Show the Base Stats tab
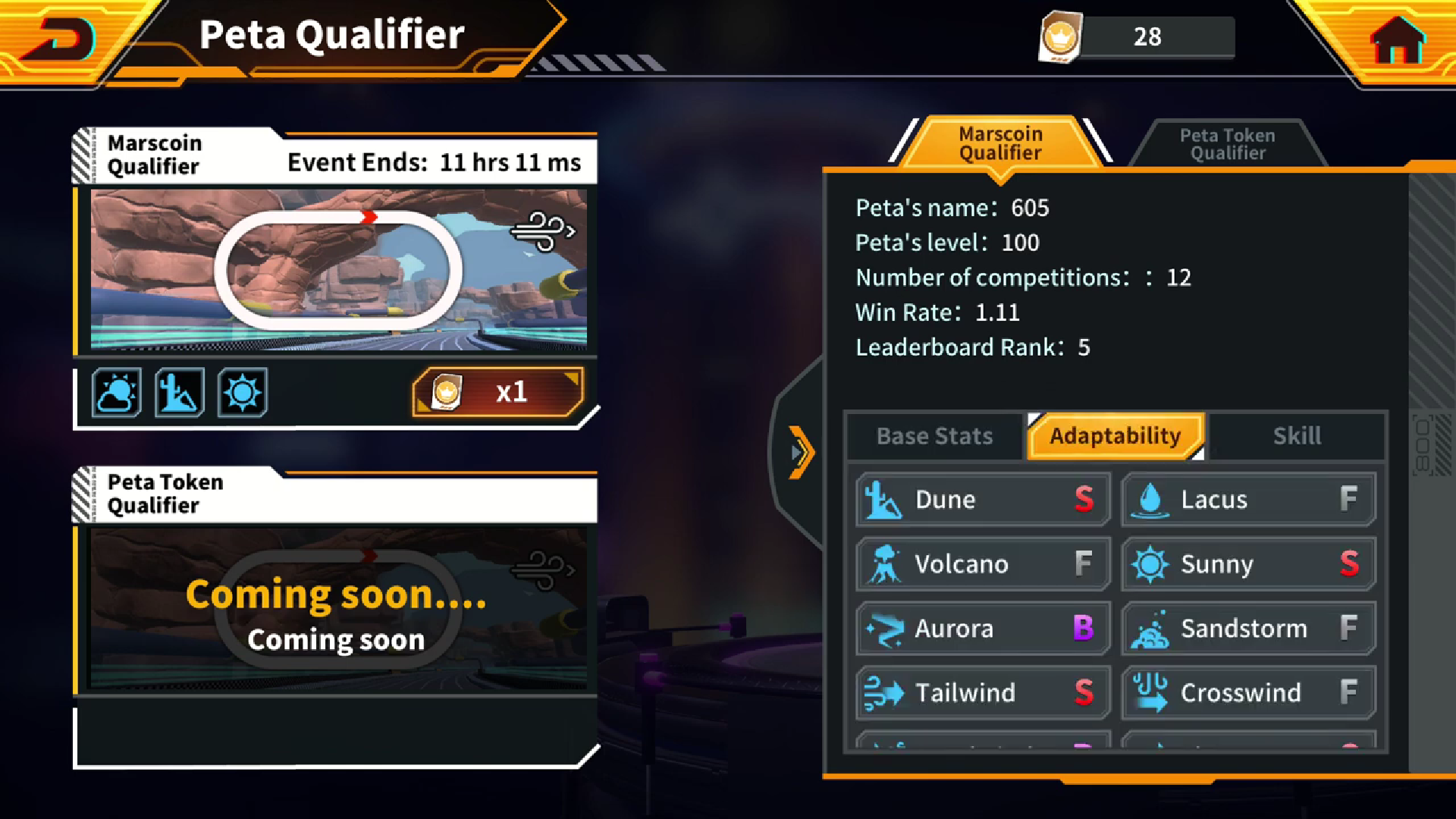 (x=934, y=436)
